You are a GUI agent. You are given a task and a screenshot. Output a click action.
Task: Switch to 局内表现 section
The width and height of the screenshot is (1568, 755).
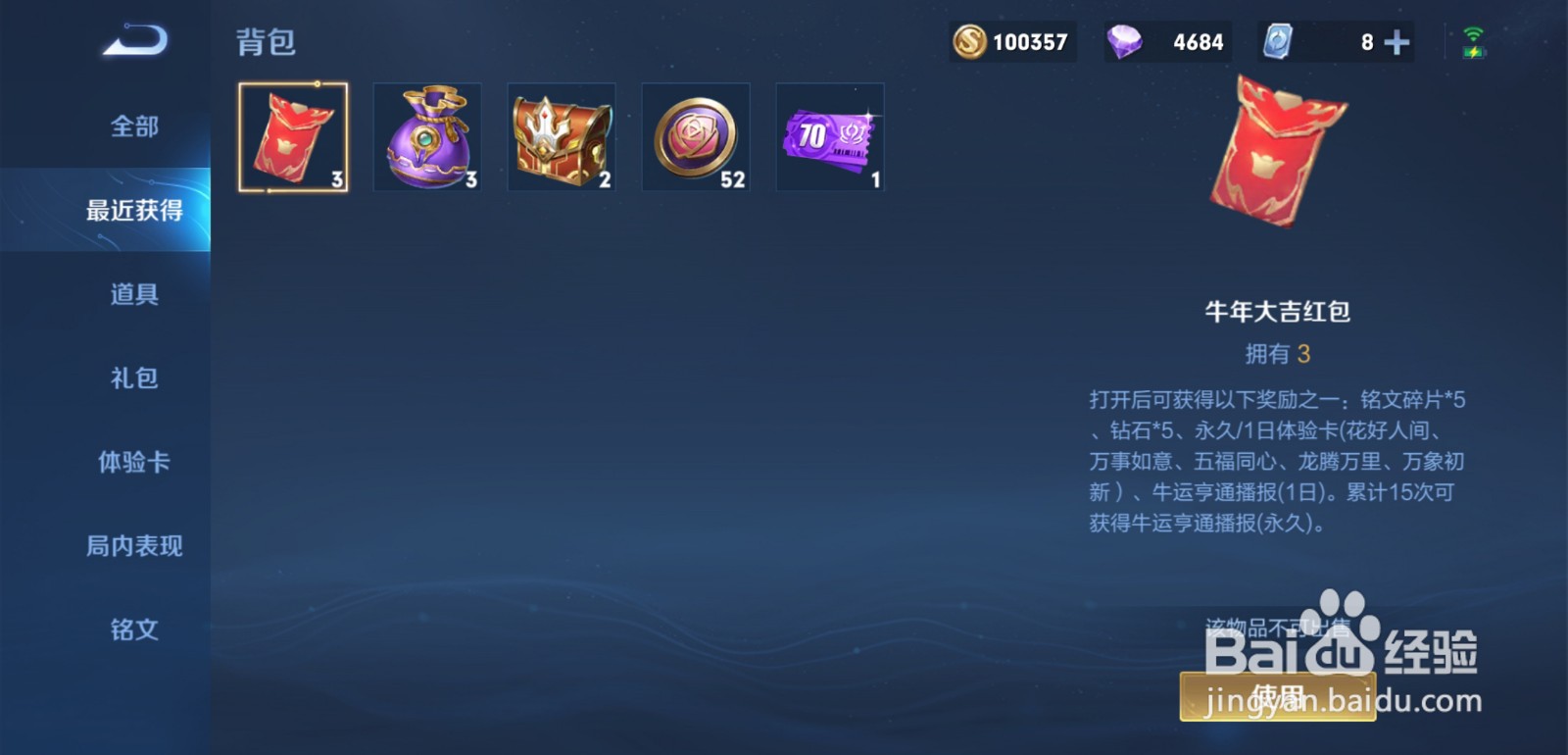pyautogui.click(x=132, y=546)
